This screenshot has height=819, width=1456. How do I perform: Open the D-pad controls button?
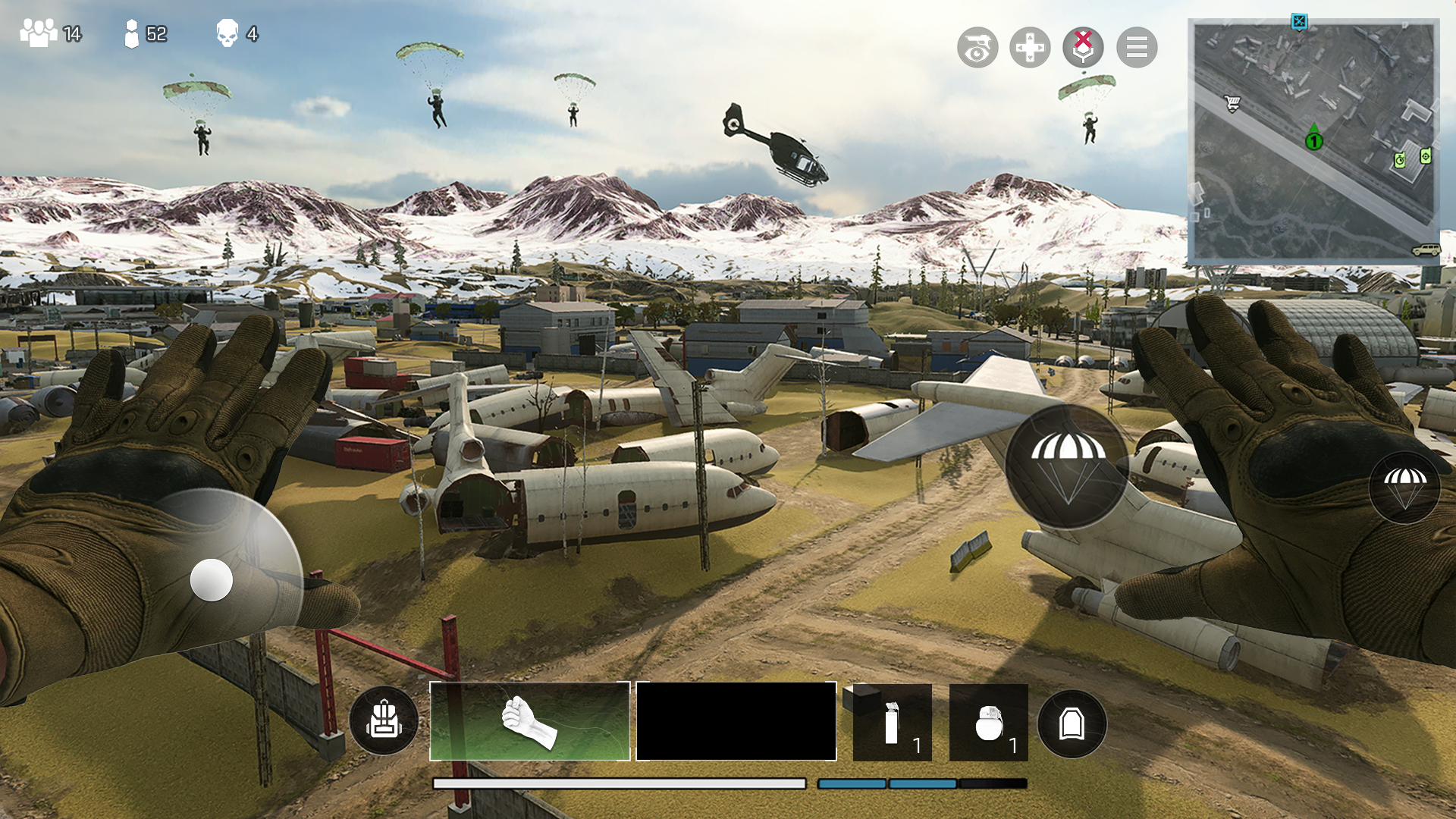(x=1030, y=48)
